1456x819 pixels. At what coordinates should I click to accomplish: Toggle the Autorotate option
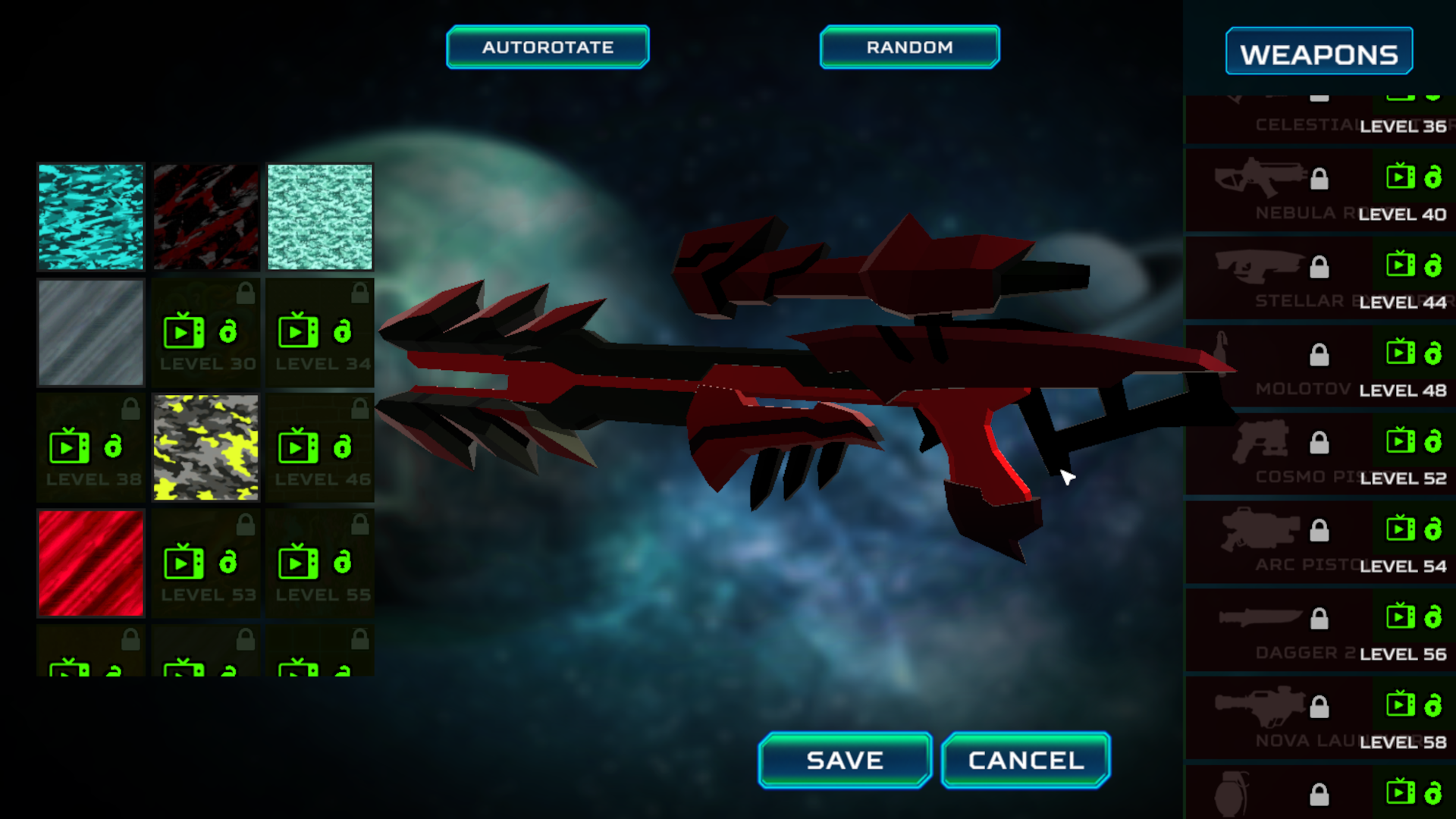pyautogui.click(x=548, y=46)
